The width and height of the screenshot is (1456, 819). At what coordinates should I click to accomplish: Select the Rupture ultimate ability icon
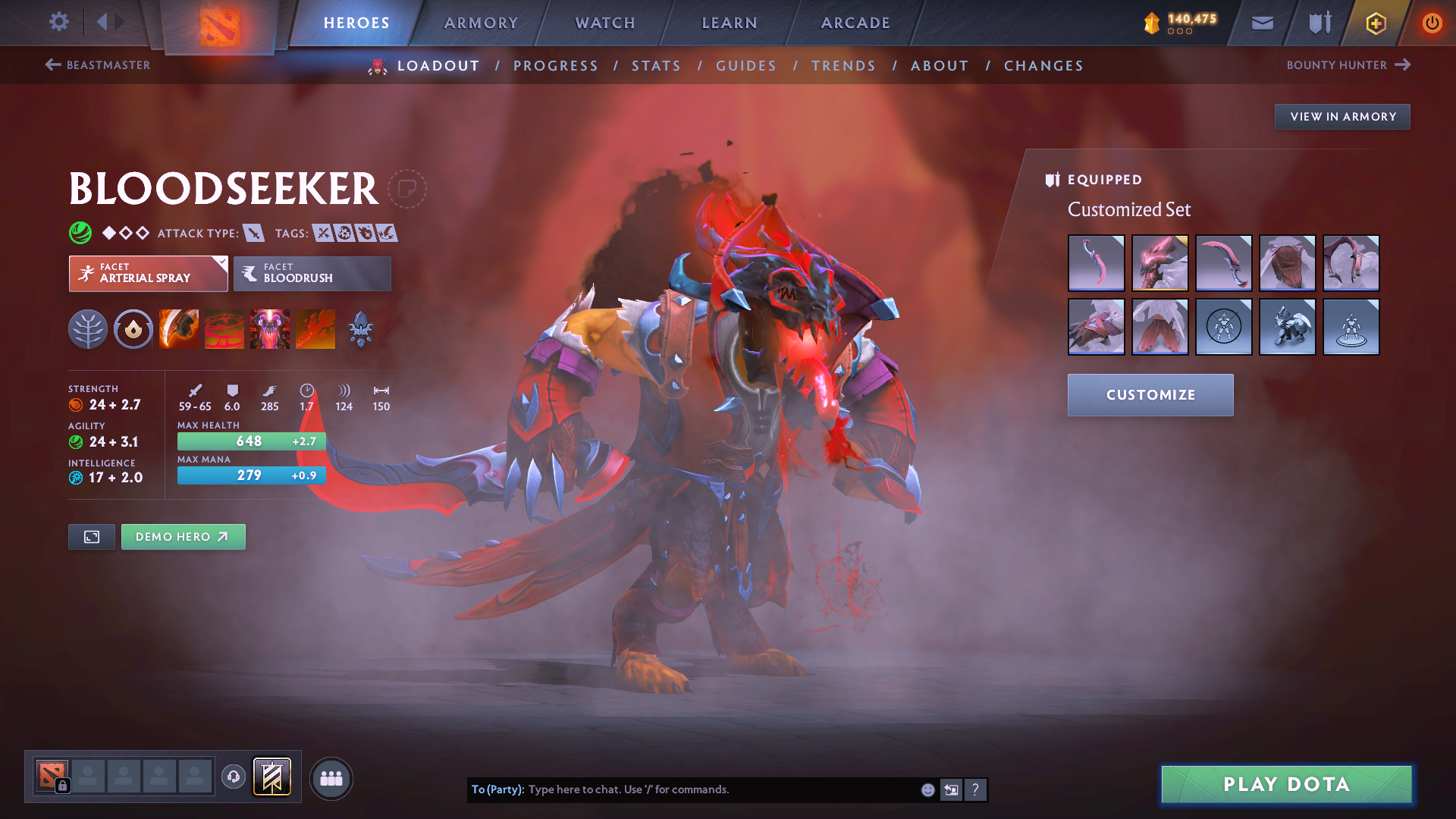tap(316, 328)
